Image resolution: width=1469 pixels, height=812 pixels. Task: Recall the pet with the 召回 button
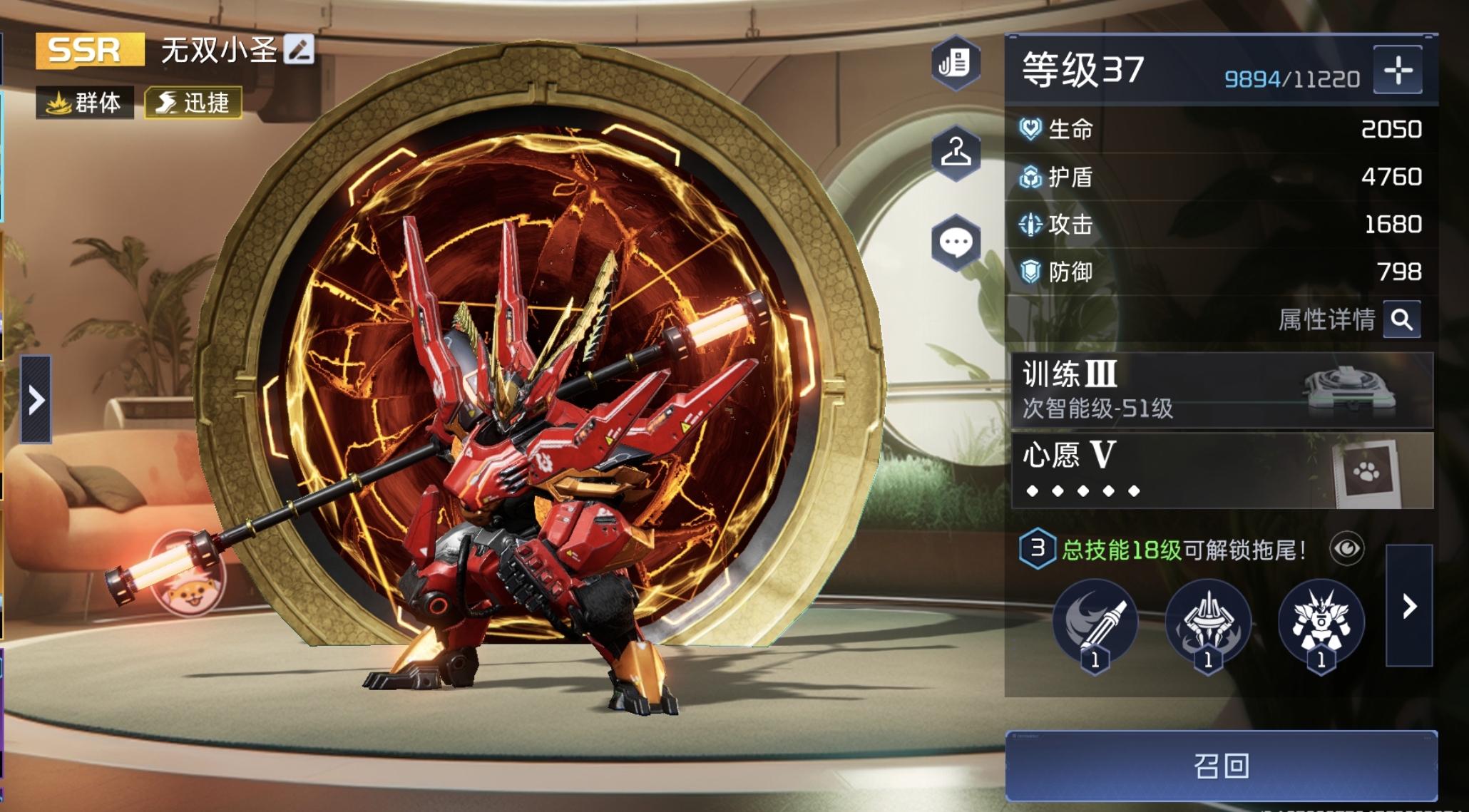tap(1221, 766)
